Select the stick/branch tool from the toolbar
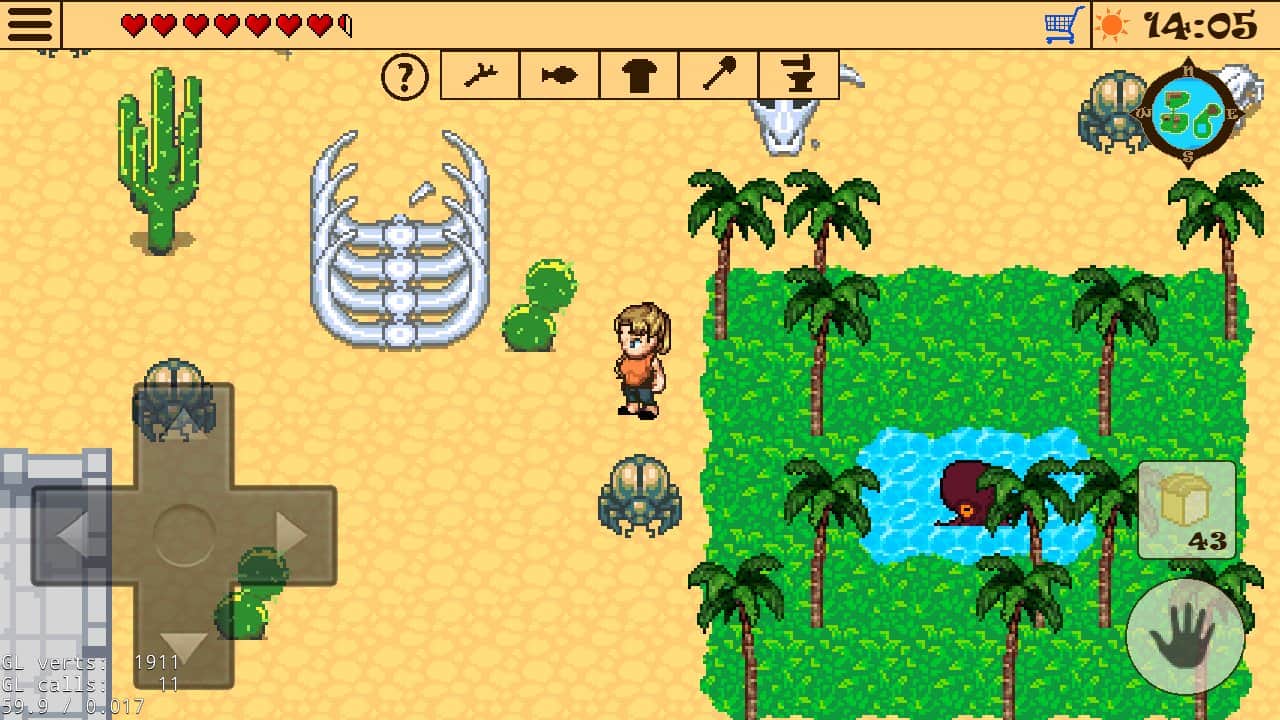The height and width of the screenshot is (720, 1280). (478, 75)
